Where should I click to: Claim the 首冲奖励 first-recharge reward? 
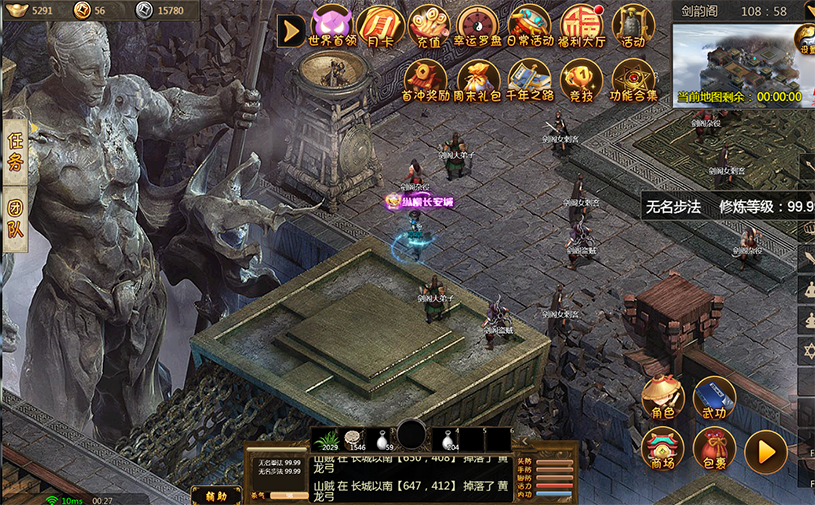[x=425, y=80]
